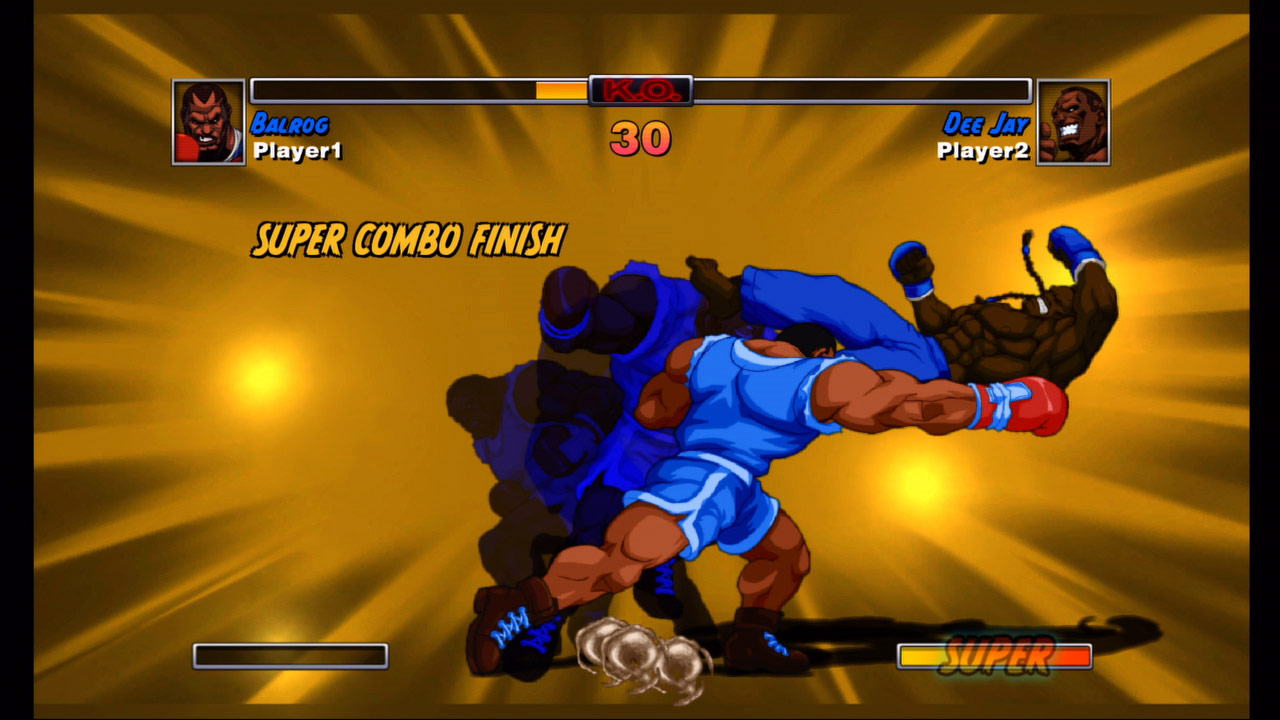Click Balrog's character portrait
1280x720 pixels.
point(209,122)
